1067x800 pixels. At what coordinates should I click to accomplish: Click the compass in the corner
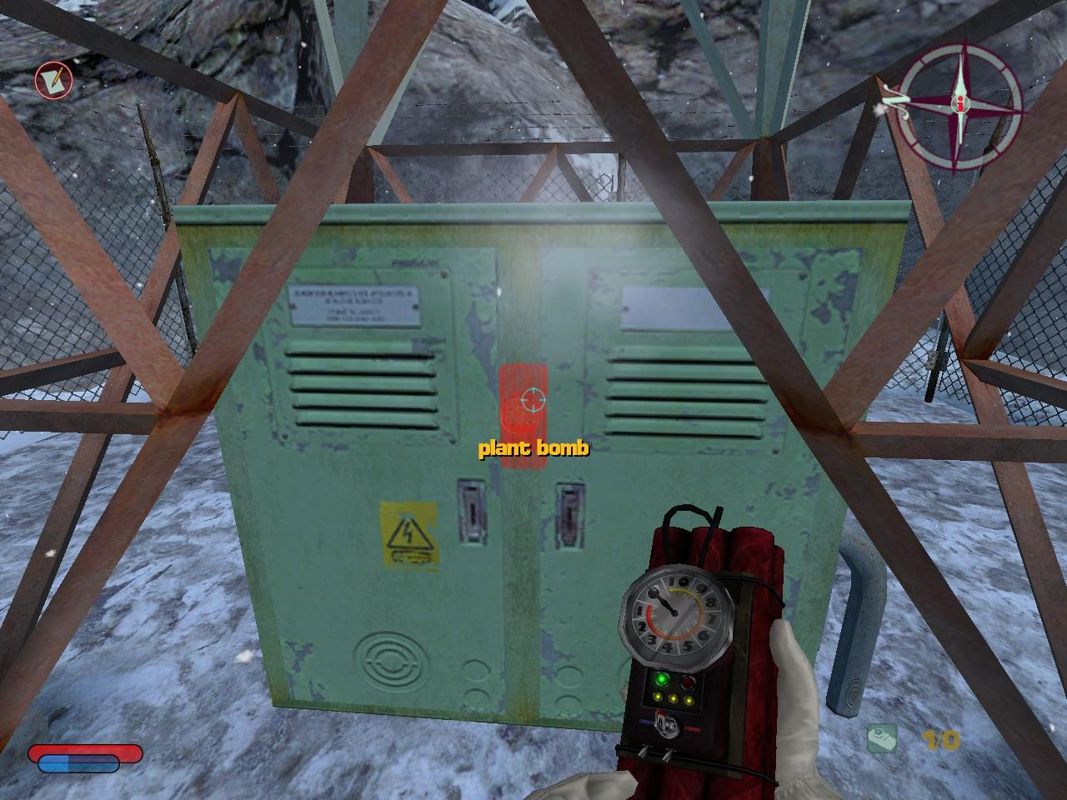(959, 104)
